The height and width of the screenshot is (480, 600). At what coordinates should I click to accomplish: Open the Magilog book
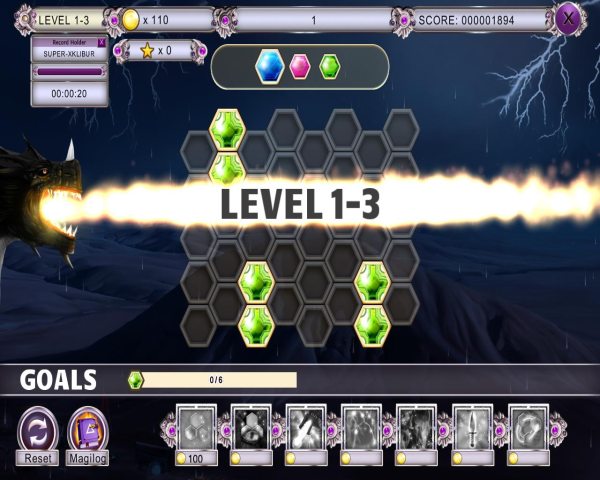pos(88,430)
